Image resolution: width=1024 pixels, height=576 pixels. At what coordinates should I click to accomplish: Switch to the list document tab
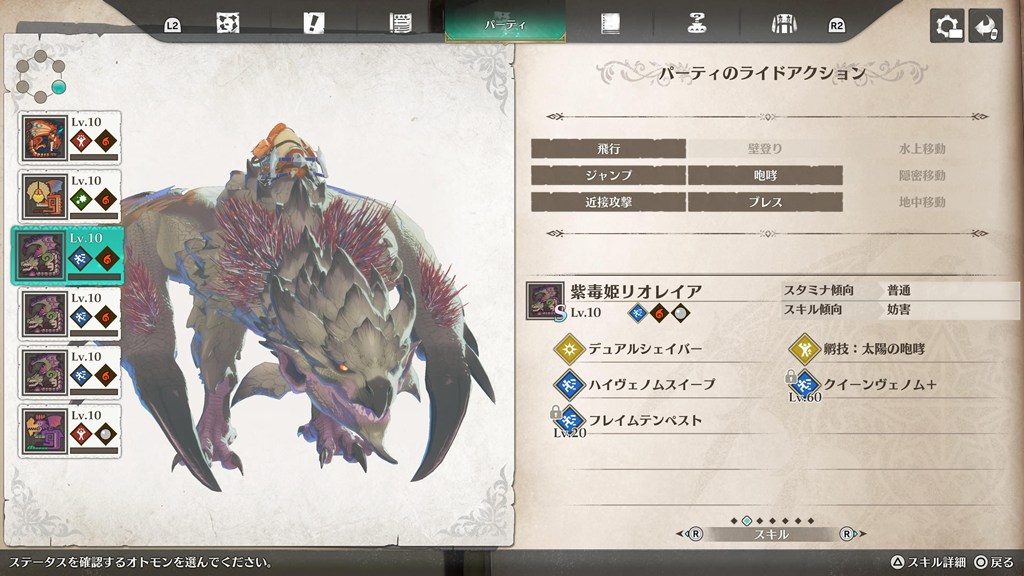tap(401, 23)
